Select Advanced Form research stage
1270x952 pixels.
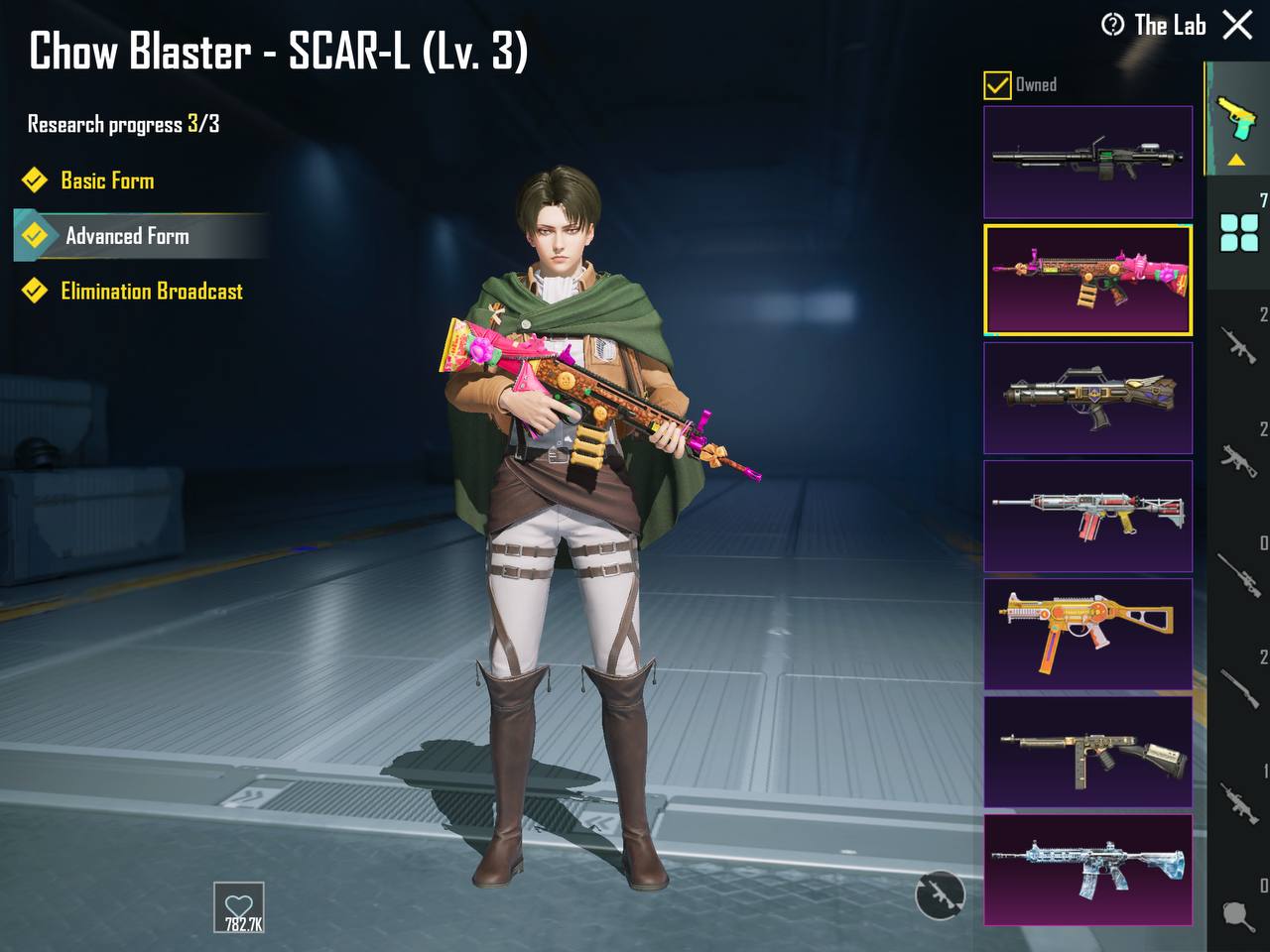point(127,236)
